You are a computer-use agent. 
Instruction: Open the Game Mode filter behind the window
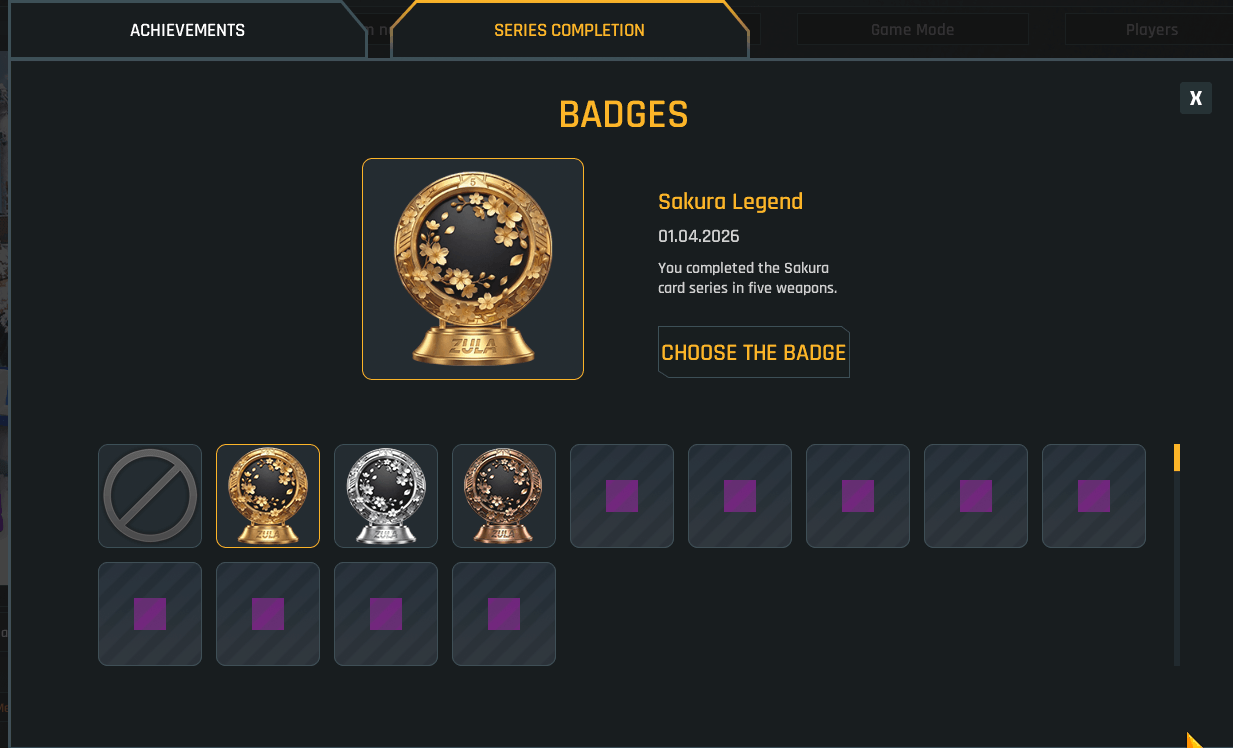[912, 30]
